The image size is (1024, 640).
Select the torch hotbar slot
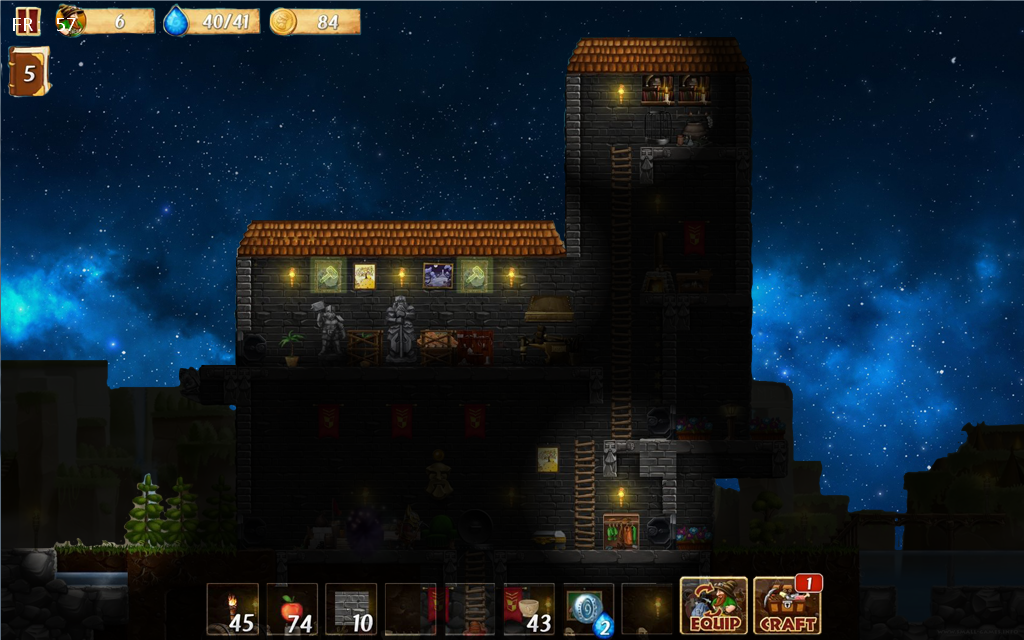click(x=233, y=608)
